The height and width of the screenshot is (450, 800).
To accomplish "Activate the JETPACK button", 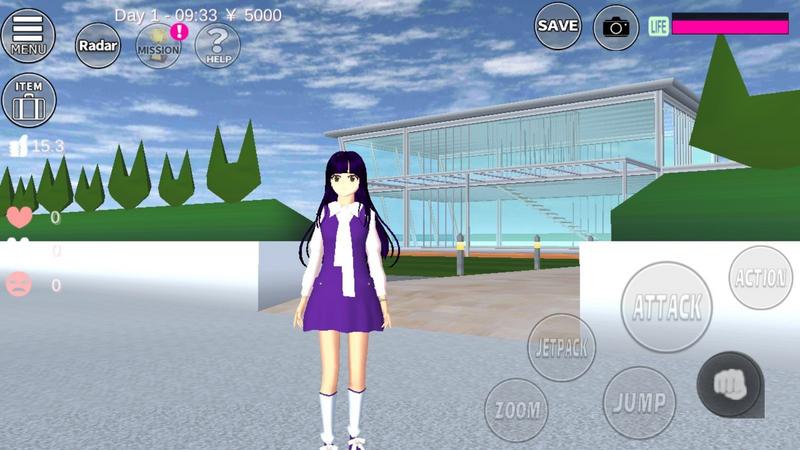I will [x=561, y=347].
